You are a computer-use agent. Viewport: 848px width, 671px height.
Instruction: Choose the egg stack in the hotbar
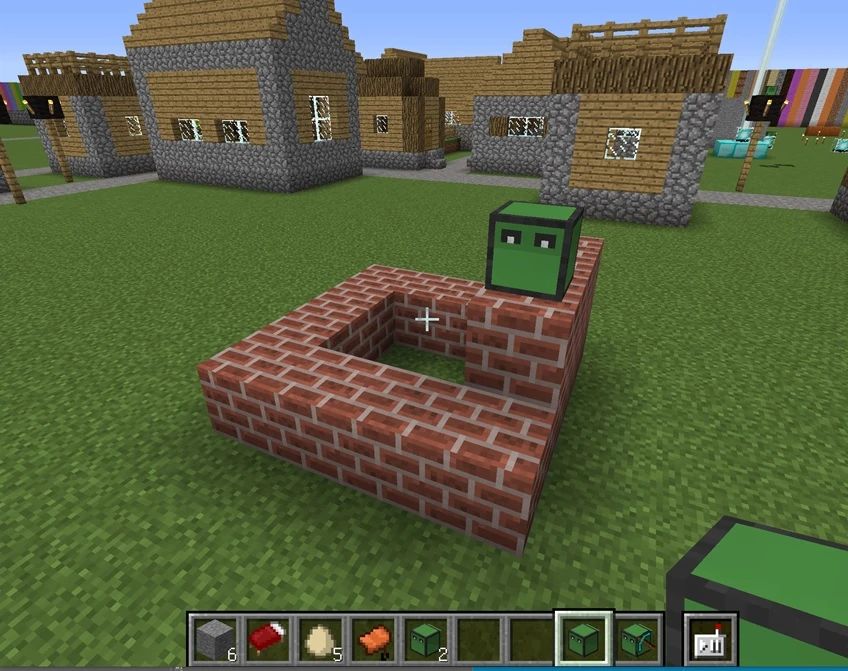click(x=320, y=638)
